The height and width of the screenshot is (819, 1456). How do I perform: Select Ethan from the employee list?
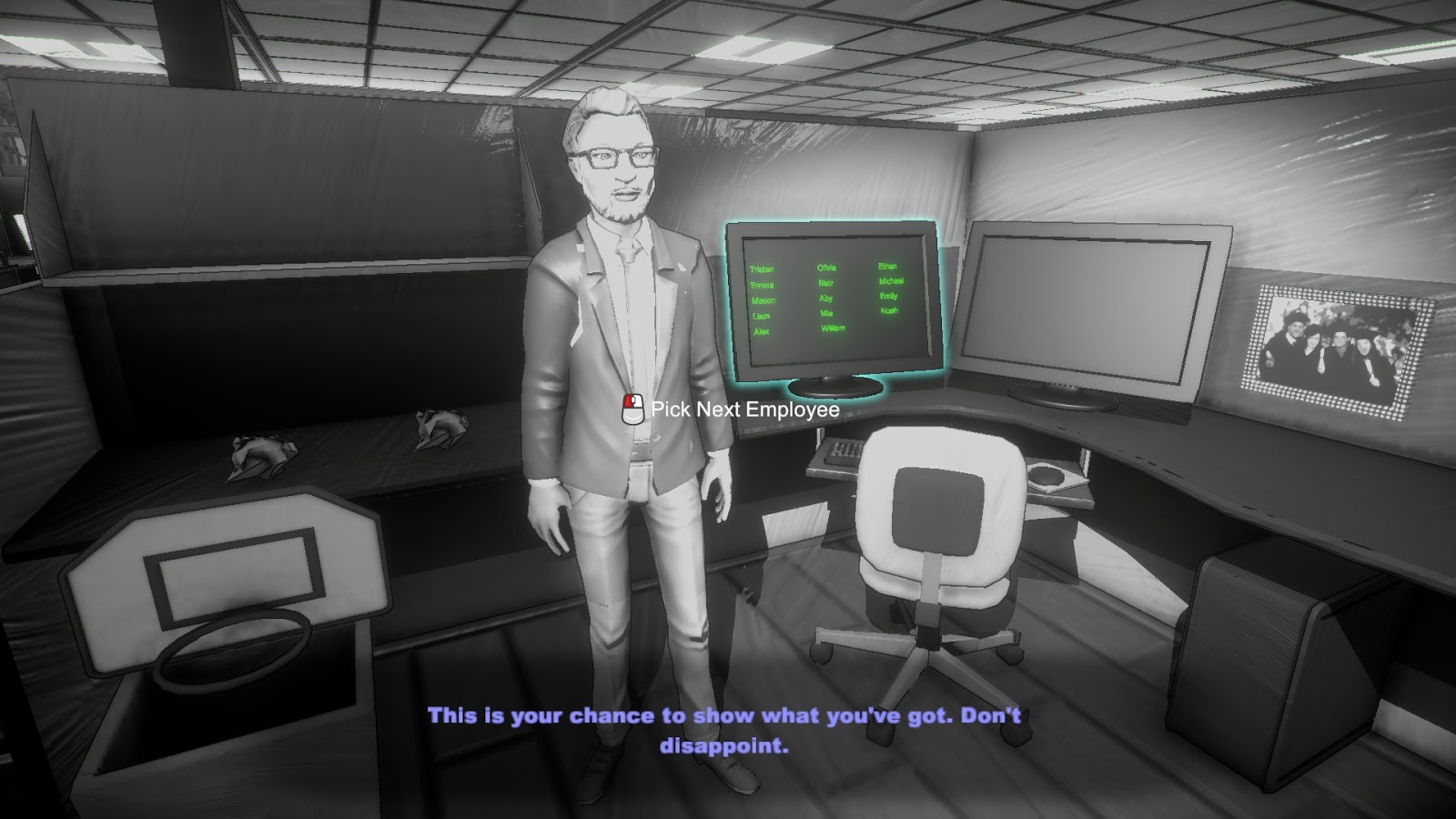click(x=889, y=268)
